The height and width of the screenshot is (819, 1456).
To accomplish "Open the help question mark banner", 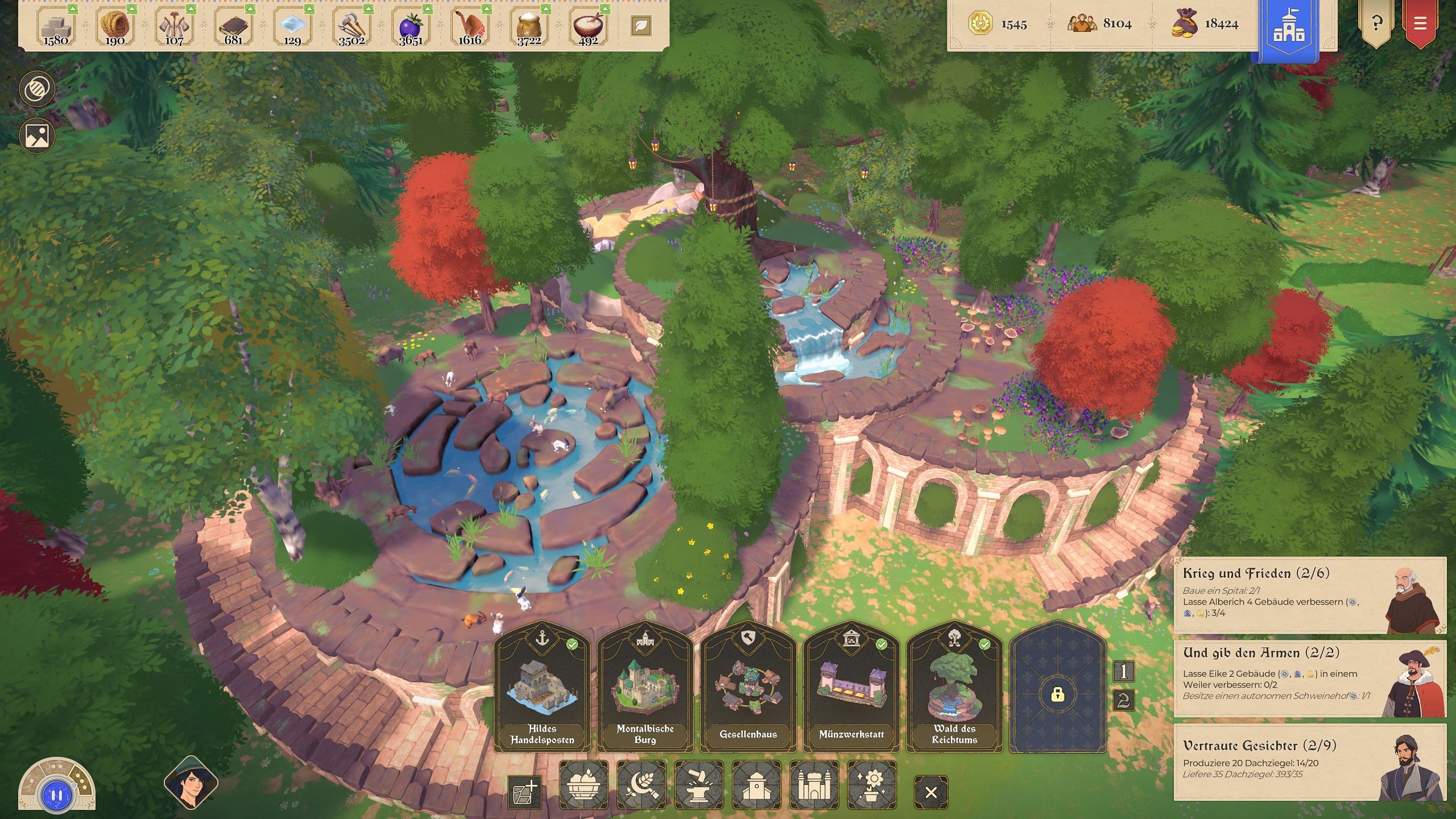I will click(x=1376, y=24).
